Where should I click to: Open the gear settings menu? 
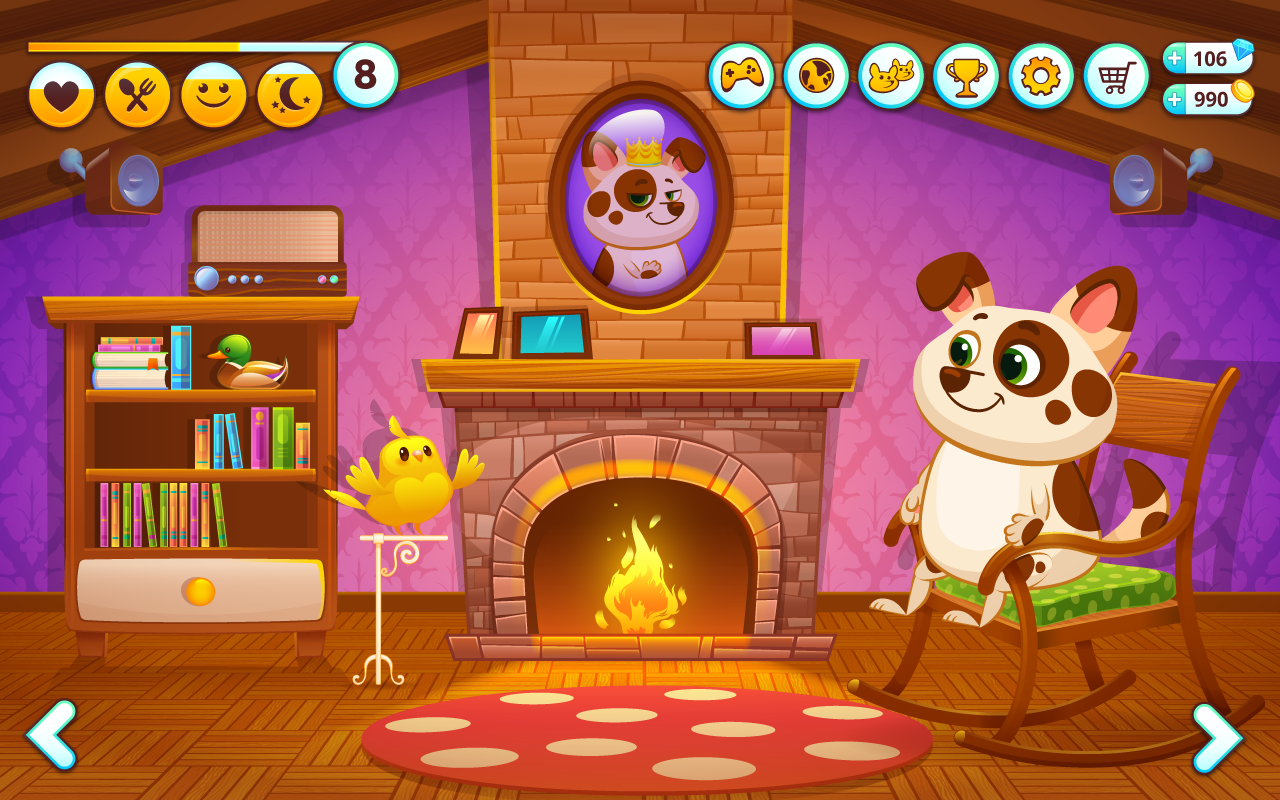(x=1041, y=76)
